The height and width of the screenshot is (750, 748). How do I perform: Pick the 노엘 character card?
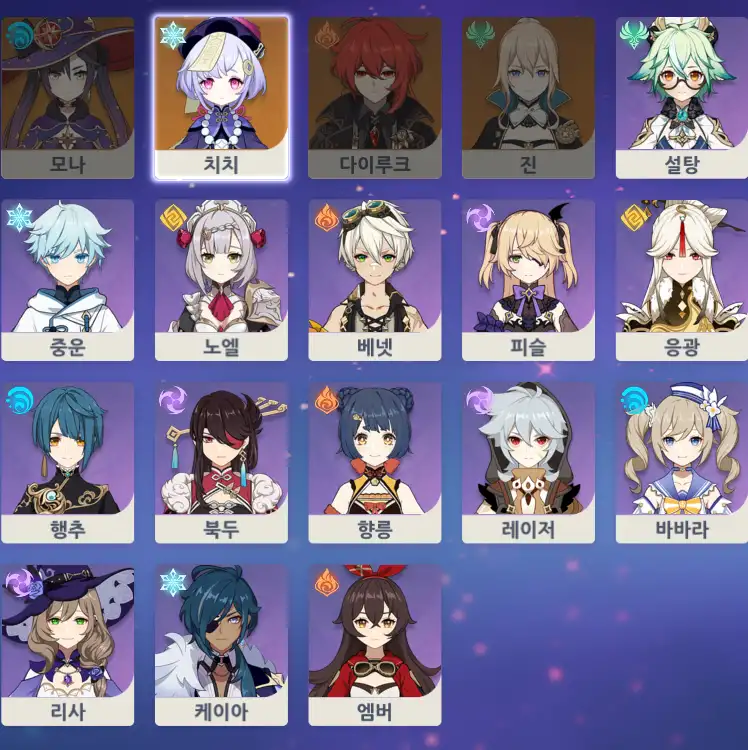(221, 280)
